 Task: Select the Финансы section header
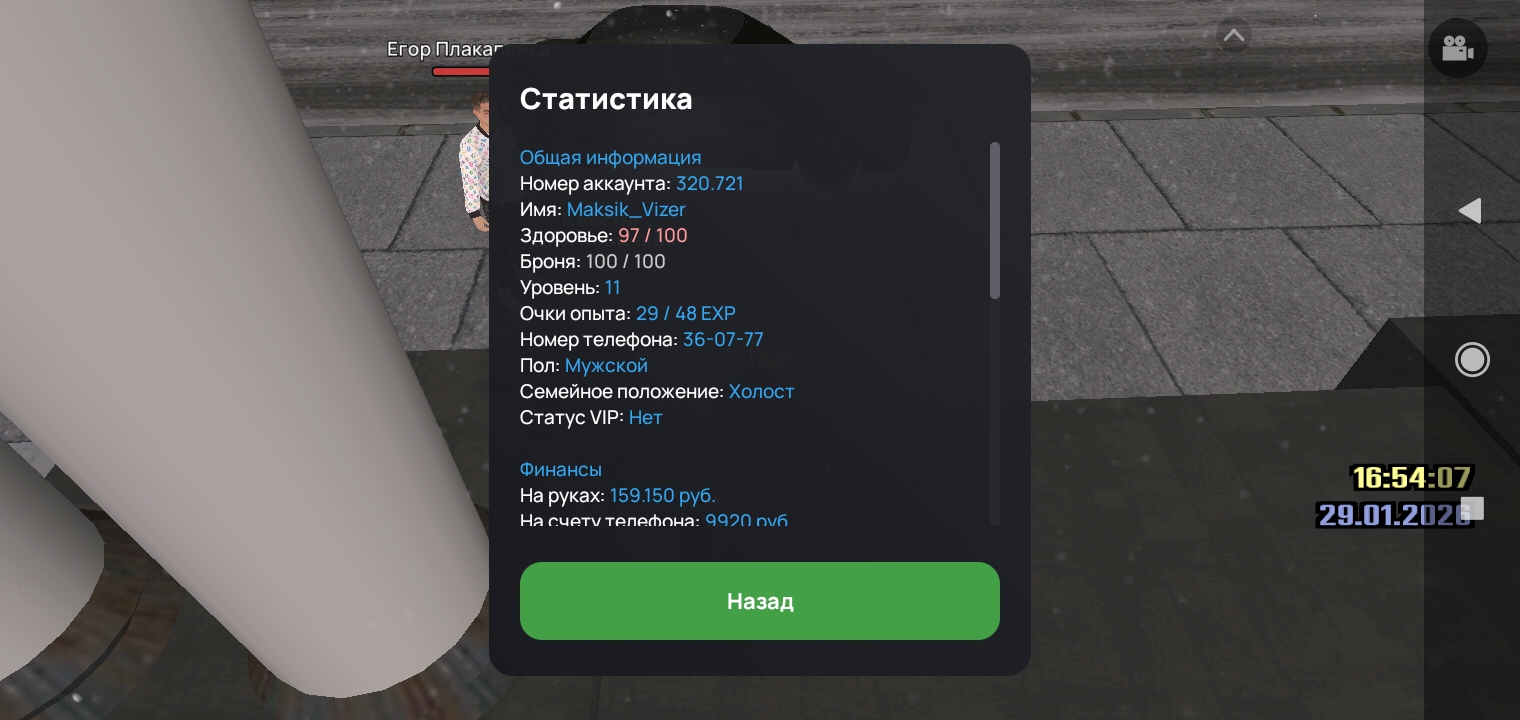pyautogui.click(x=560, y=469)
